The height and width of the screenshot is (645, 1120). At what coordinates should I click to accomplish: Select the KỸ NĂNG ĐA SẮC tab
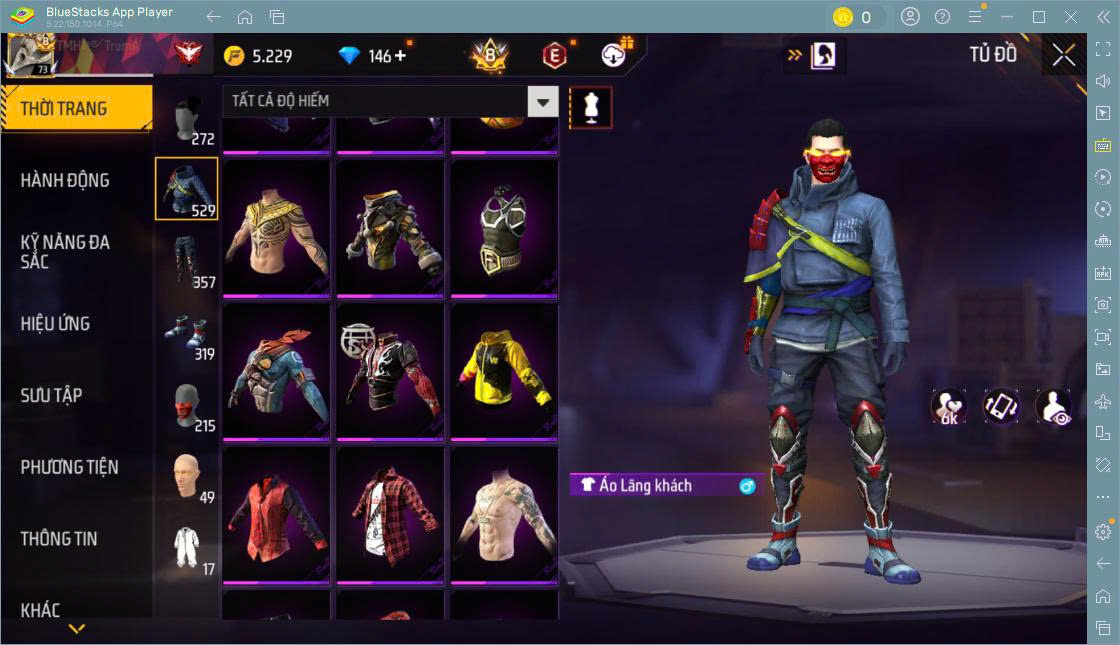[x=66, y=252]
